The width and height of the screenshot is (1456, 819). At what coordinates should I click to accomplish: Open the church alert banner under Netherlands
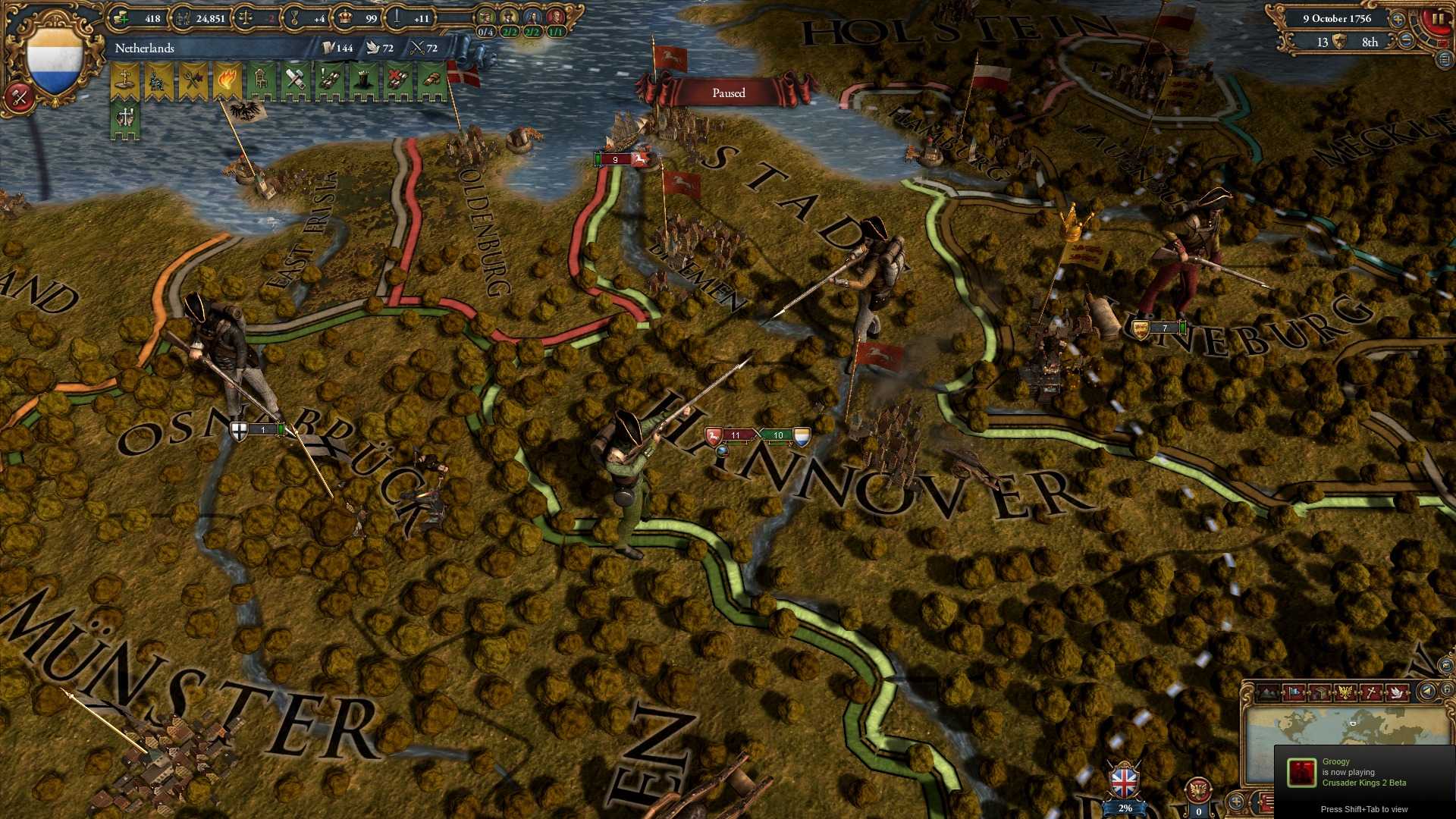tap(124, 79)
